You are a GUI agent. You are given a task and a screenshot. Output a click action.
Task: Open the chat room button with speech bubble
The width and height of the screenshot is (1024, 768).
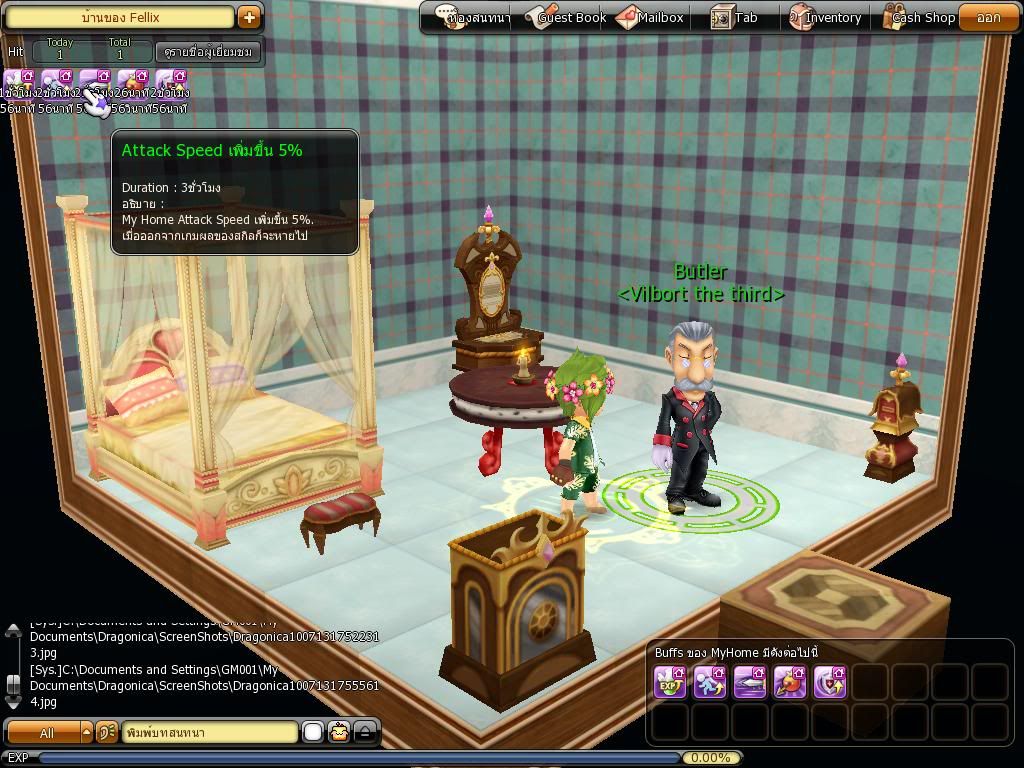475,17
